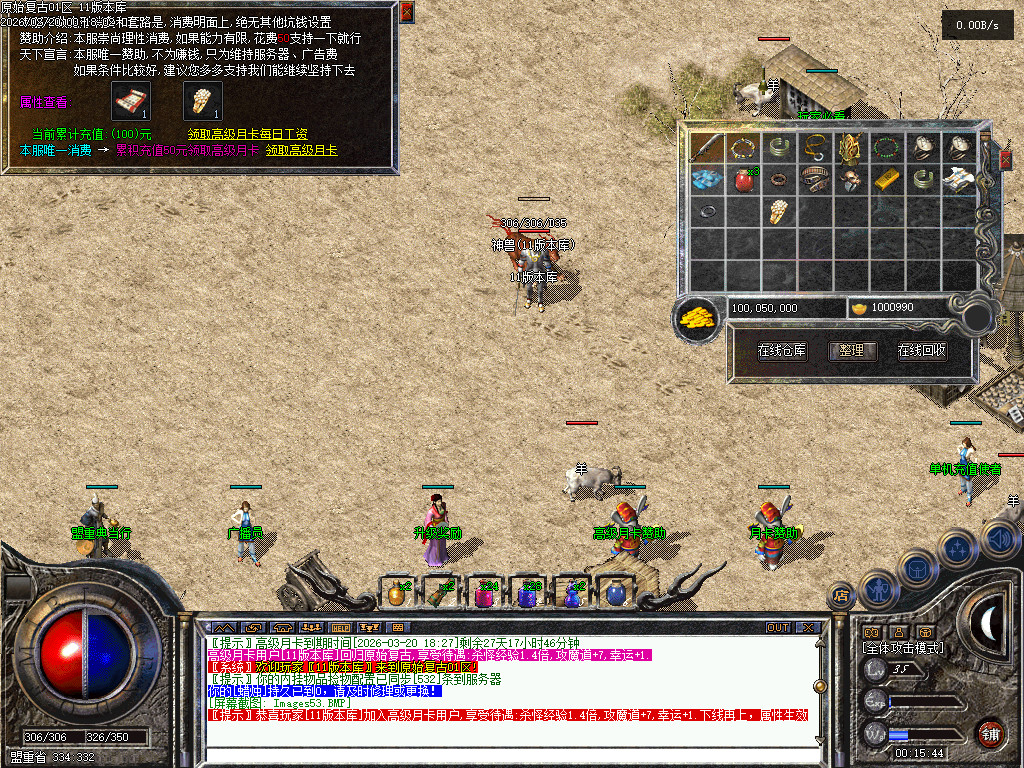The width and height of the screenshot is (1024, 768).
Task: Use the empty blue jar belt slot
Action: coord(616,593)
